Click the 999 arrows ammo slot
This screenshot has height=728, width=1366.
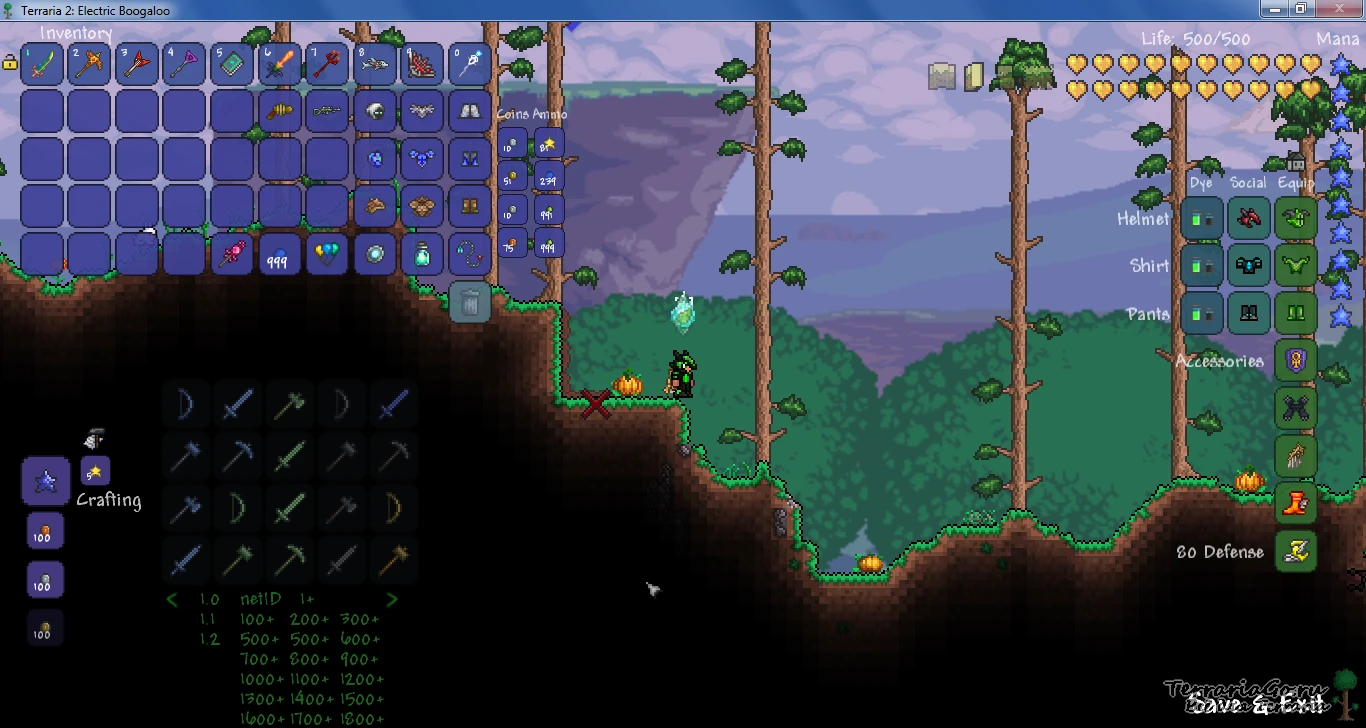tap(548, 243)
